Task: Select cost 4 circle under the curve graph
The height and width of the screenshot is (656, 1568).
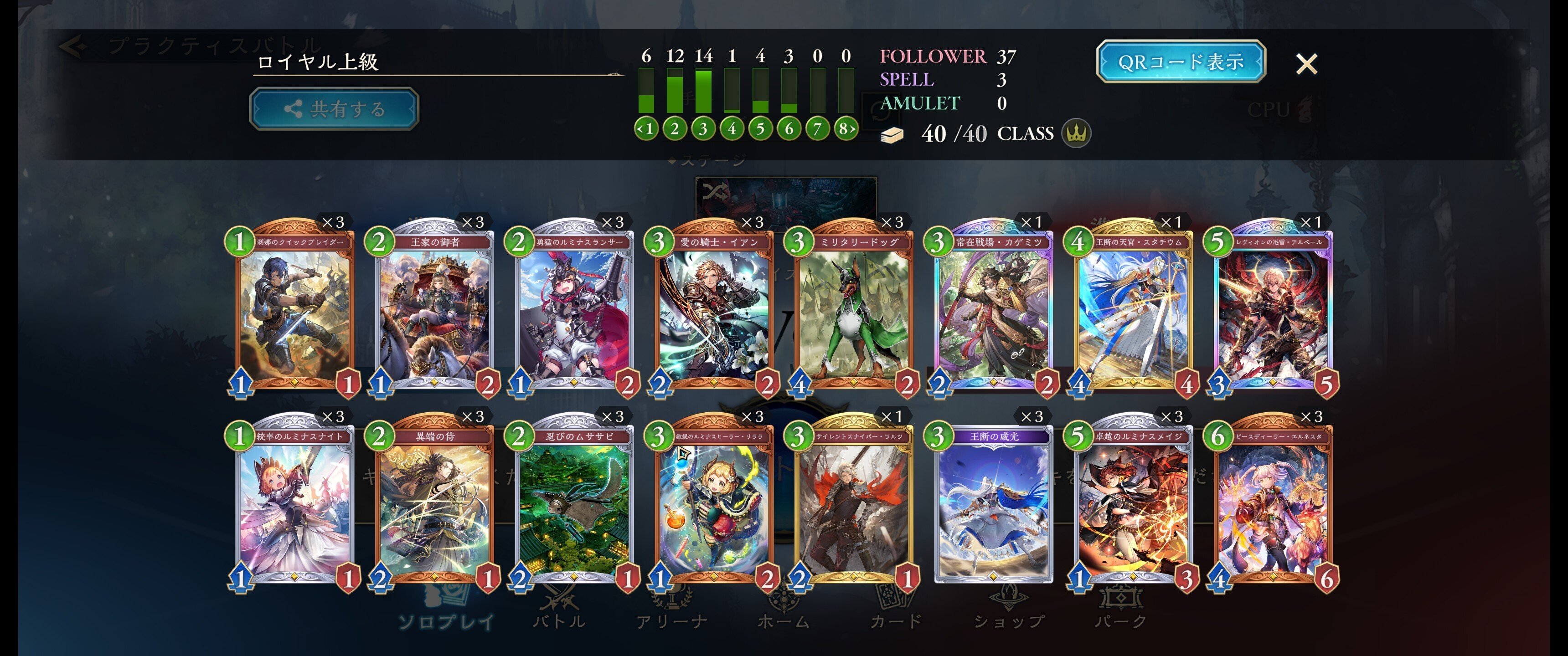Action: click(x=732, y=128)
